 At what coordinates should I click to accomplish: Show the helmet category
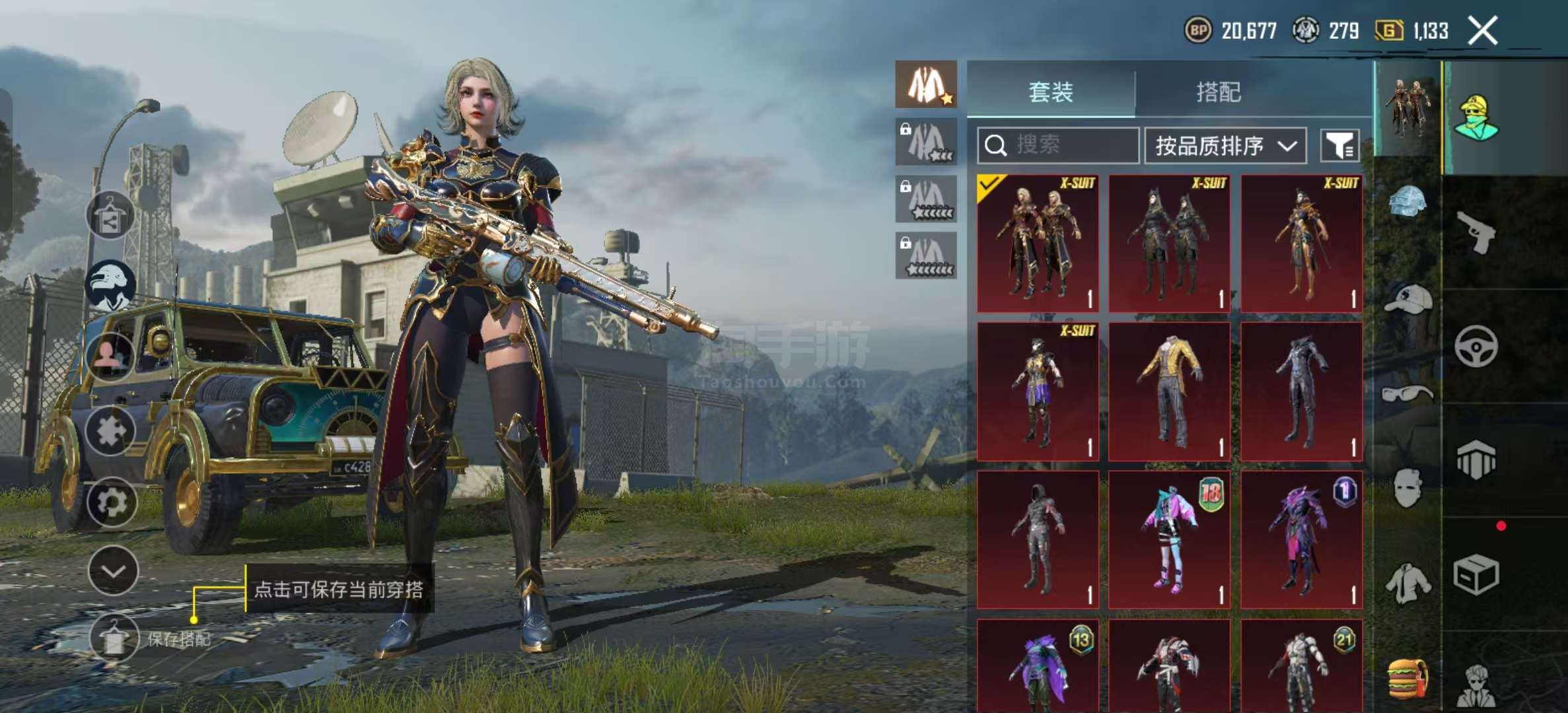(x=1408, y=201)
